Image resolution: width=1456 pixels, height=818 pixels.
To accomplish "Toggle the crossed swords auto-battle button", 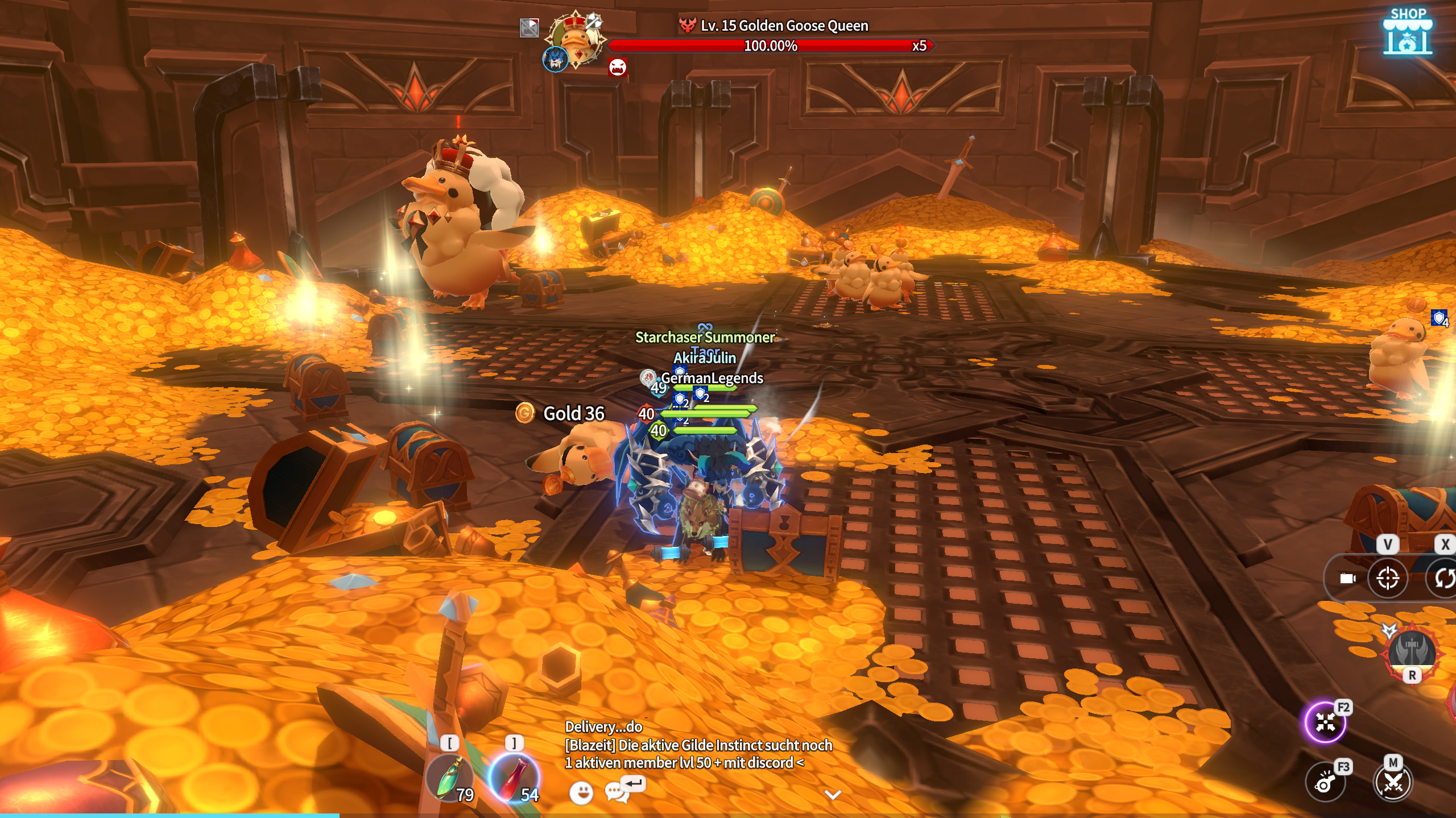I will click(x=1393, y=783).
